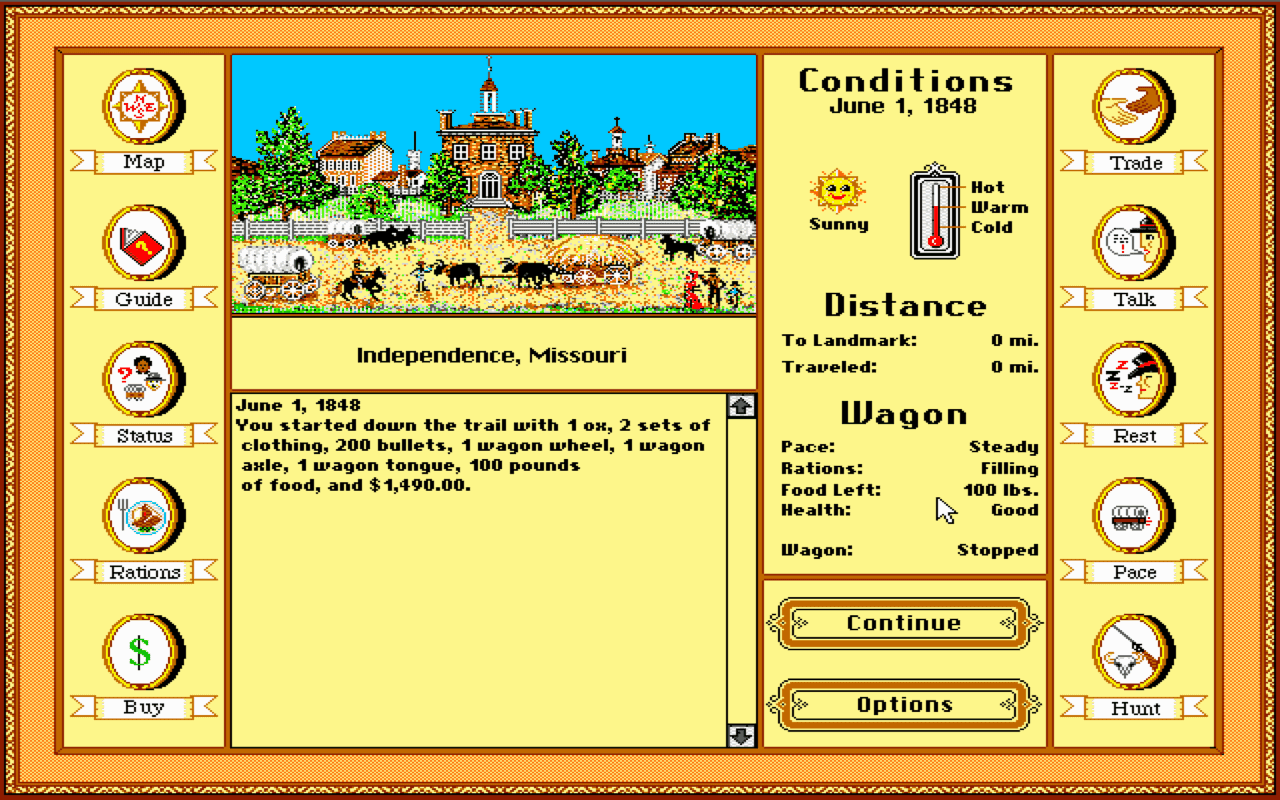Go Hunt for food

pyautogui.click(x=1133, y=656)
